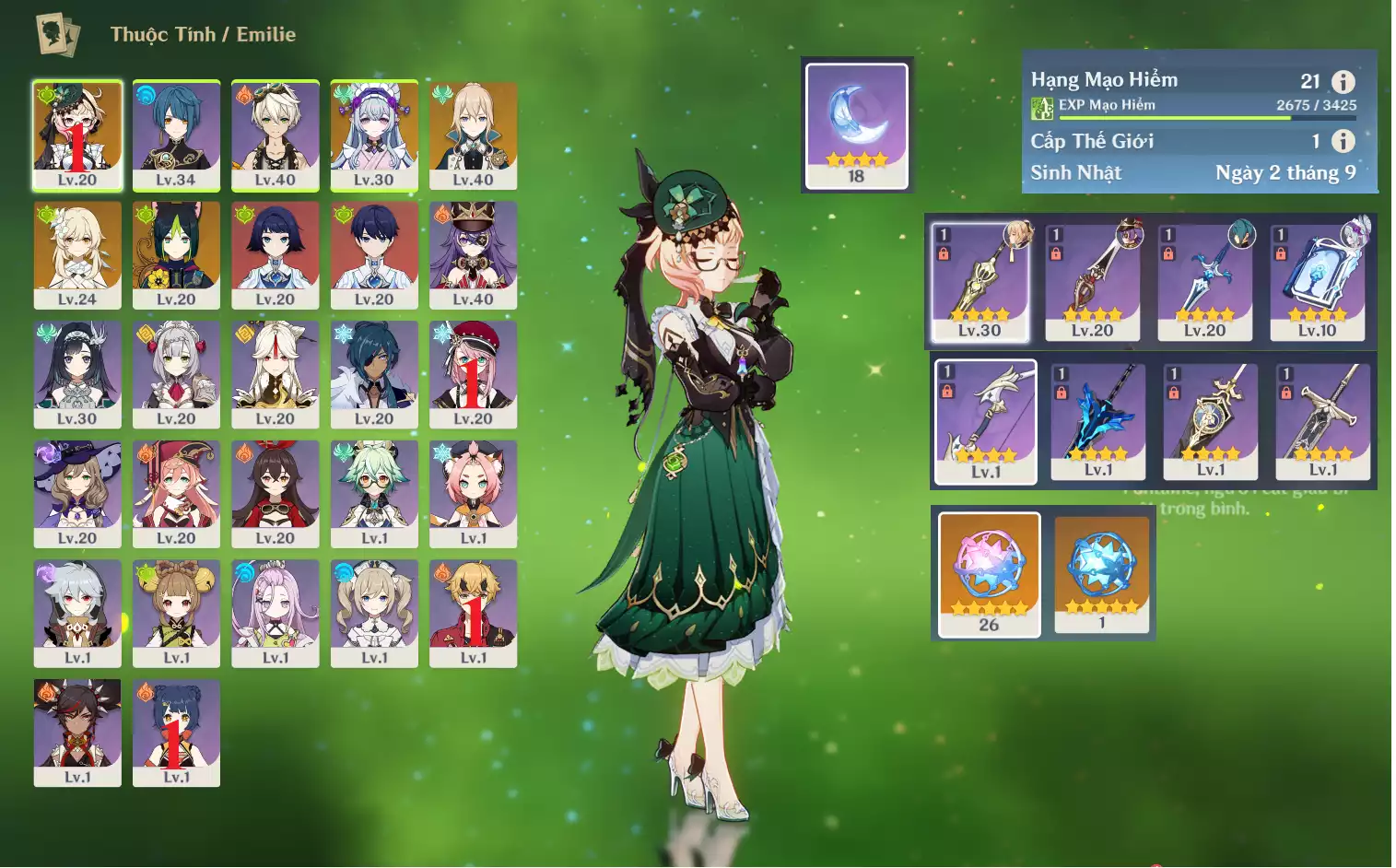Image resolution: width=1396 pixels, height=868 pixels.
Task: Select the crescent moon item card
Action: (857, 125)
